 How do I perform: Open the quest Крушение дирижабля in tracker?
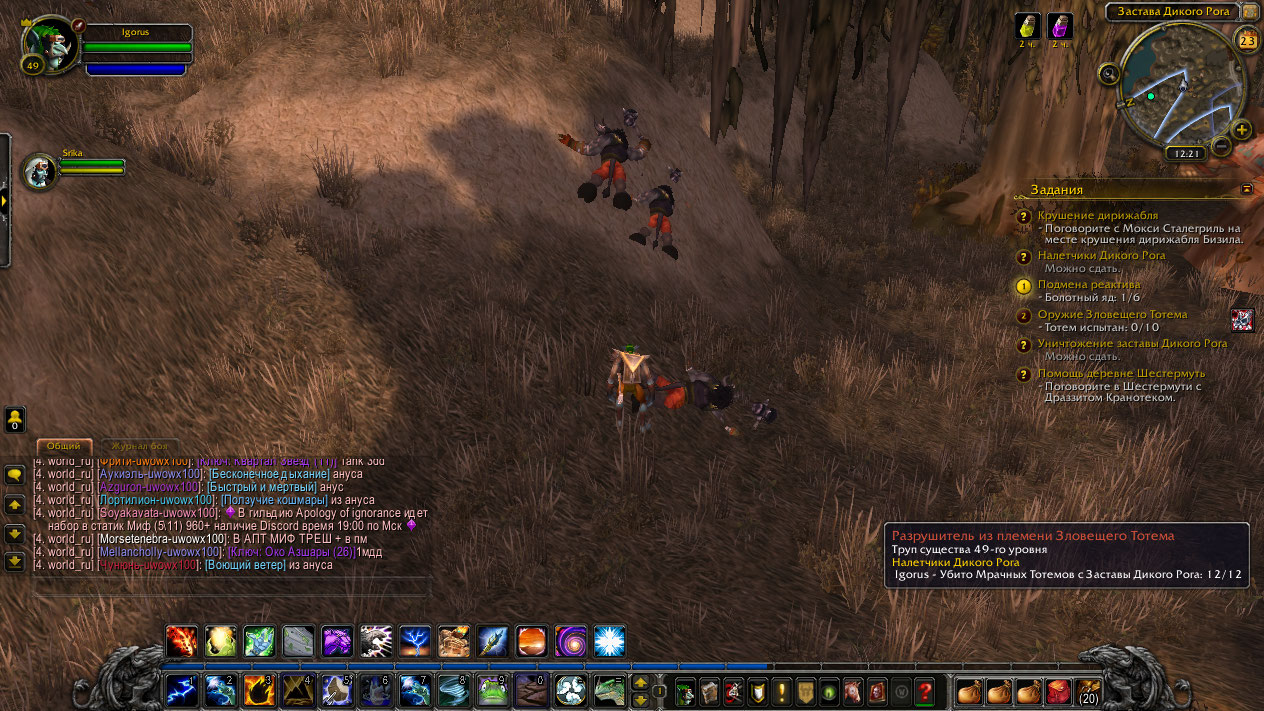[1097, 215]
